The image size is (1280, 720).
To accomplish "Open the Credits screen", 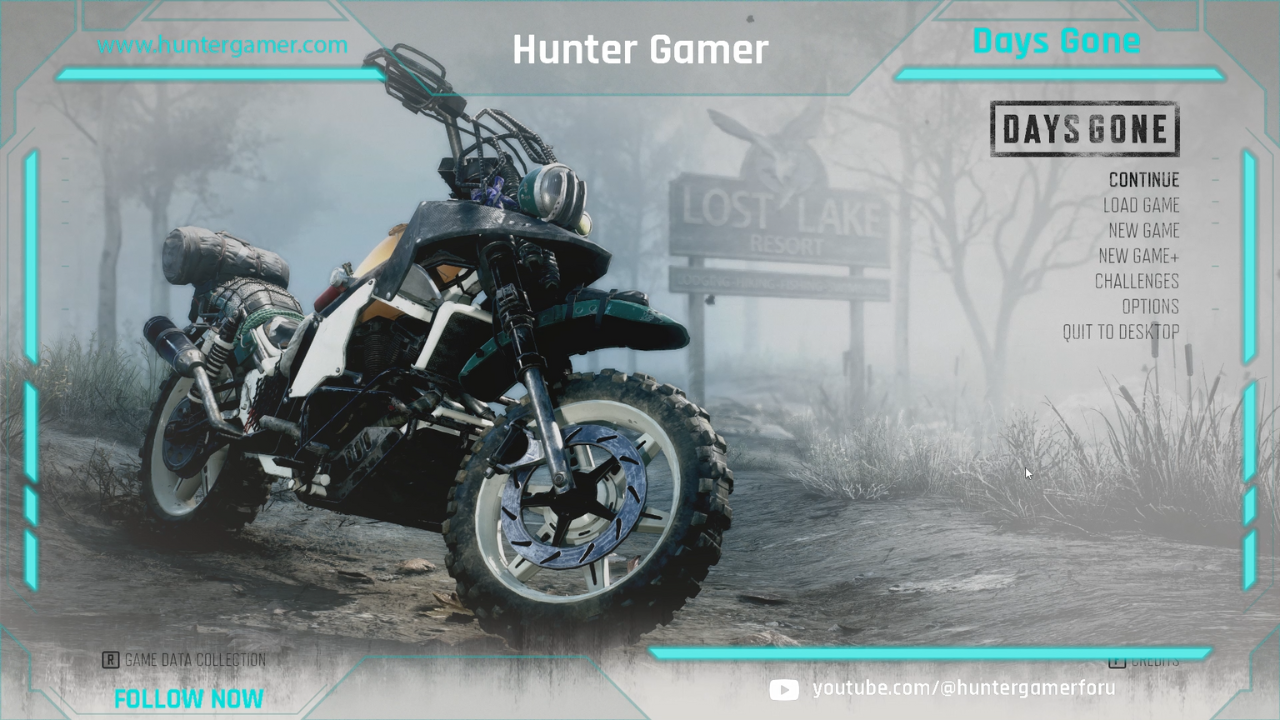I will 1154,660.
